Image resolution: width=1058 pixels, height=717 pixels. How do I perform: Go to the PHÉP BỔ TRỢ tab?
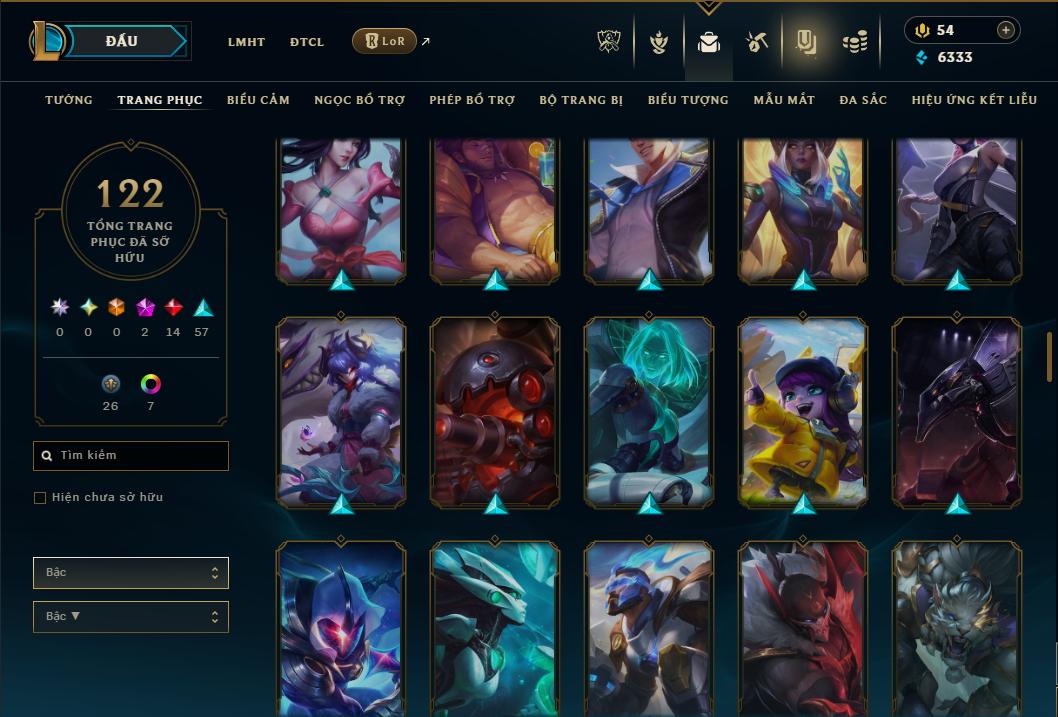point(472,100)
